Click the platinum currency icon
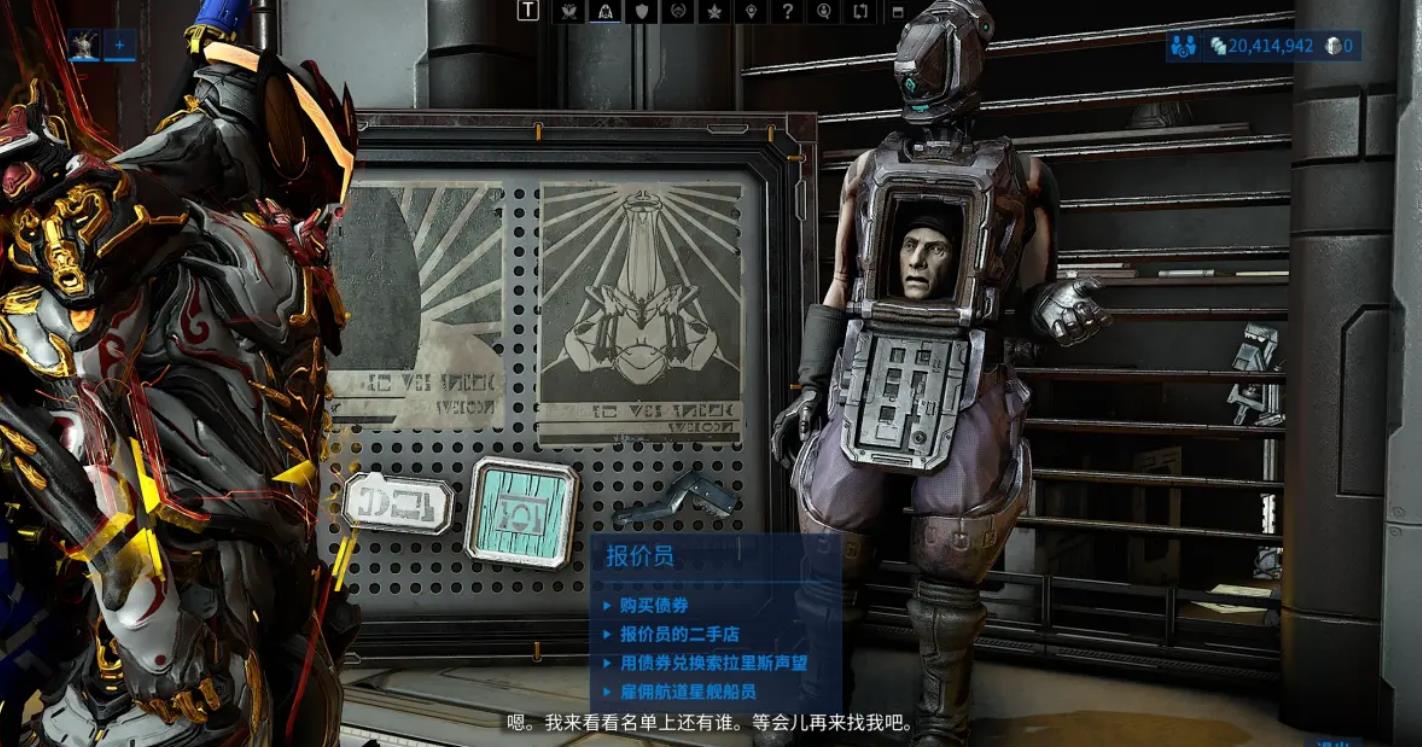Viewport: 1422px width, 747px height. (x=1333, y=46)
